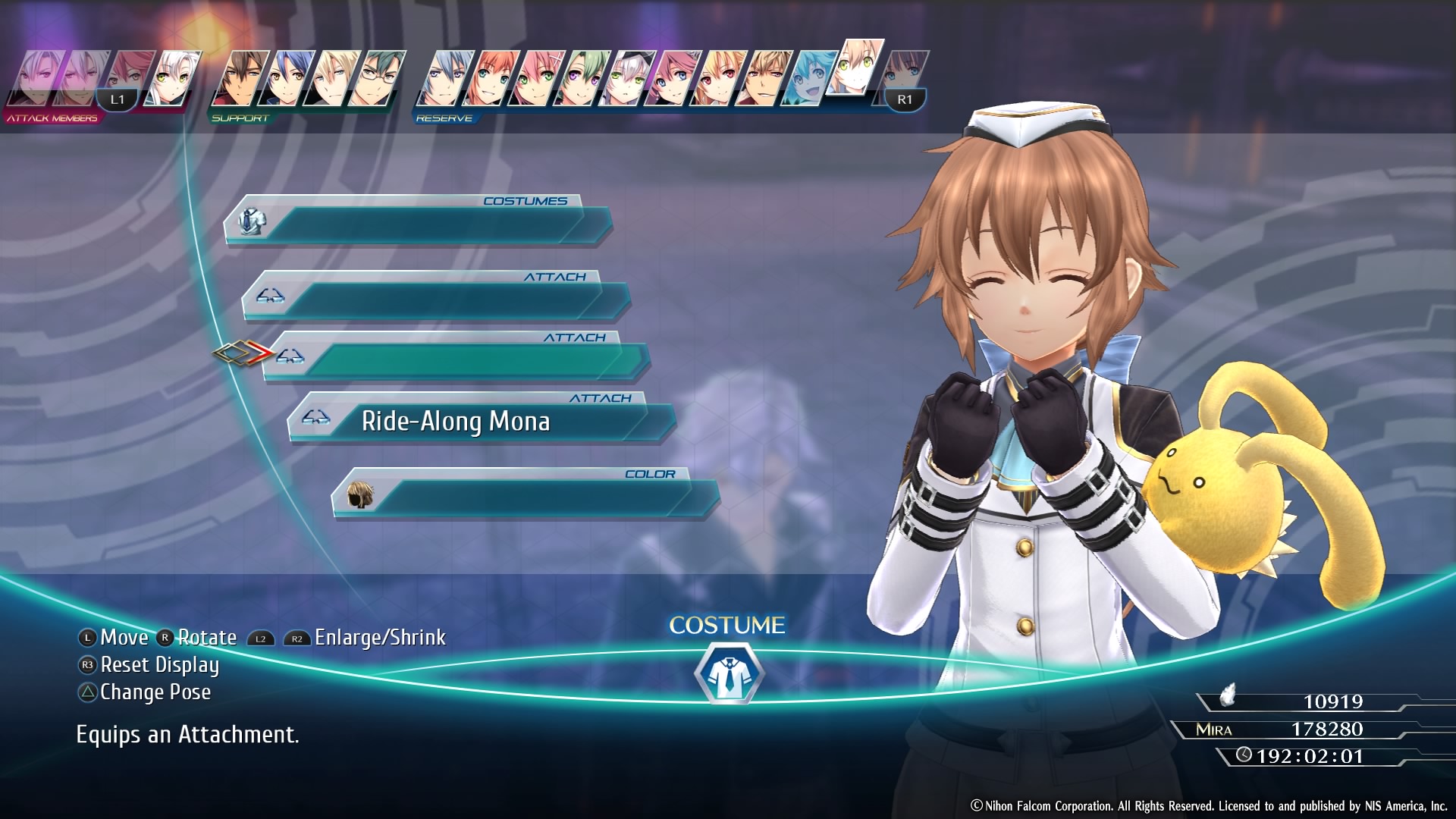Choose the green-haired reserve member portrait
The image size is (1456, 819).
click(580, 78)
